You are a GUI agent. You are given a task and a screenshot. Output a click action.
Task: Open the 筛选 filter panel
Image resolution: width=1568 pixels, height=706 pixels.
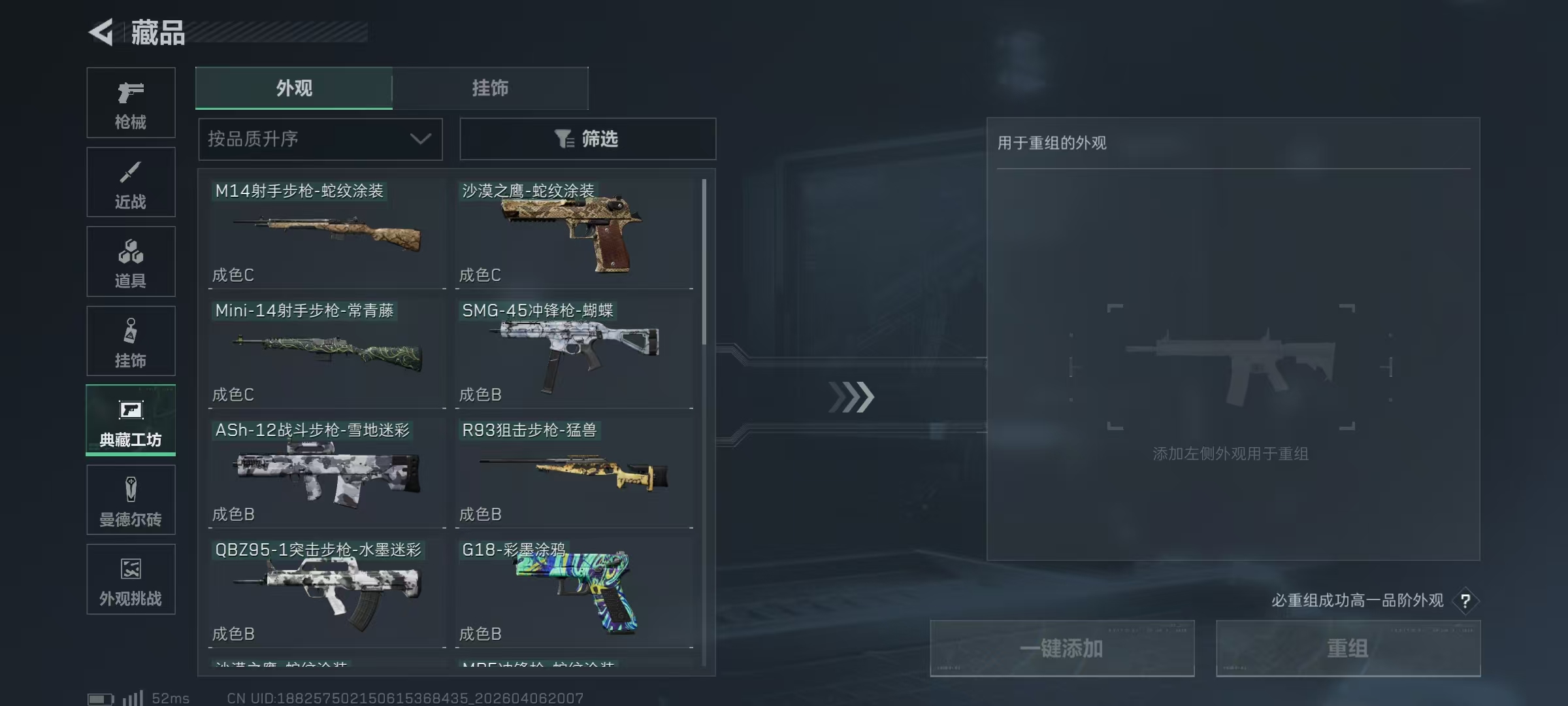click(587, 139)
